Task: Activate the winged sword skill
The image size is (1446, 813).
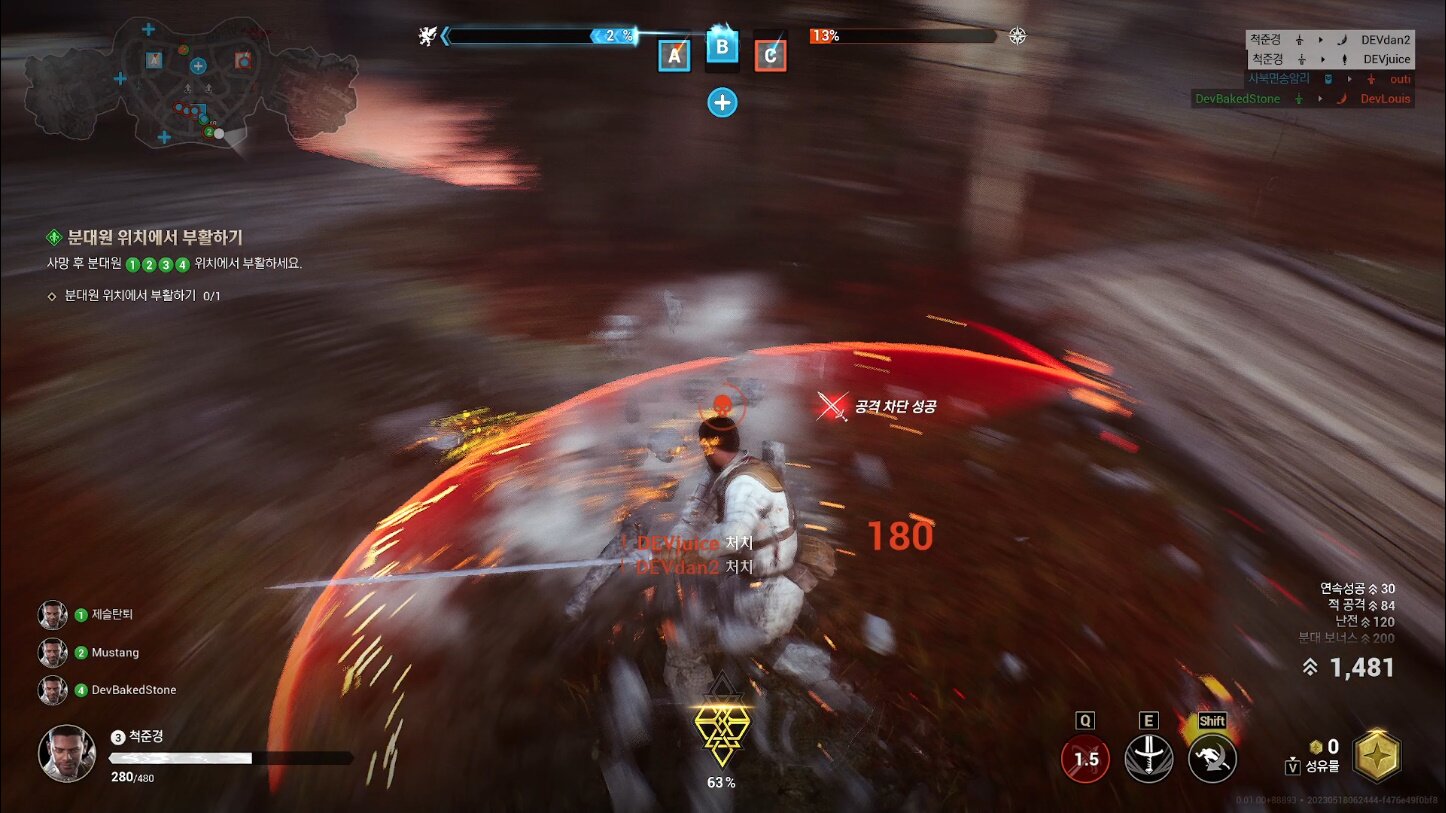Action: point(1149,759)
